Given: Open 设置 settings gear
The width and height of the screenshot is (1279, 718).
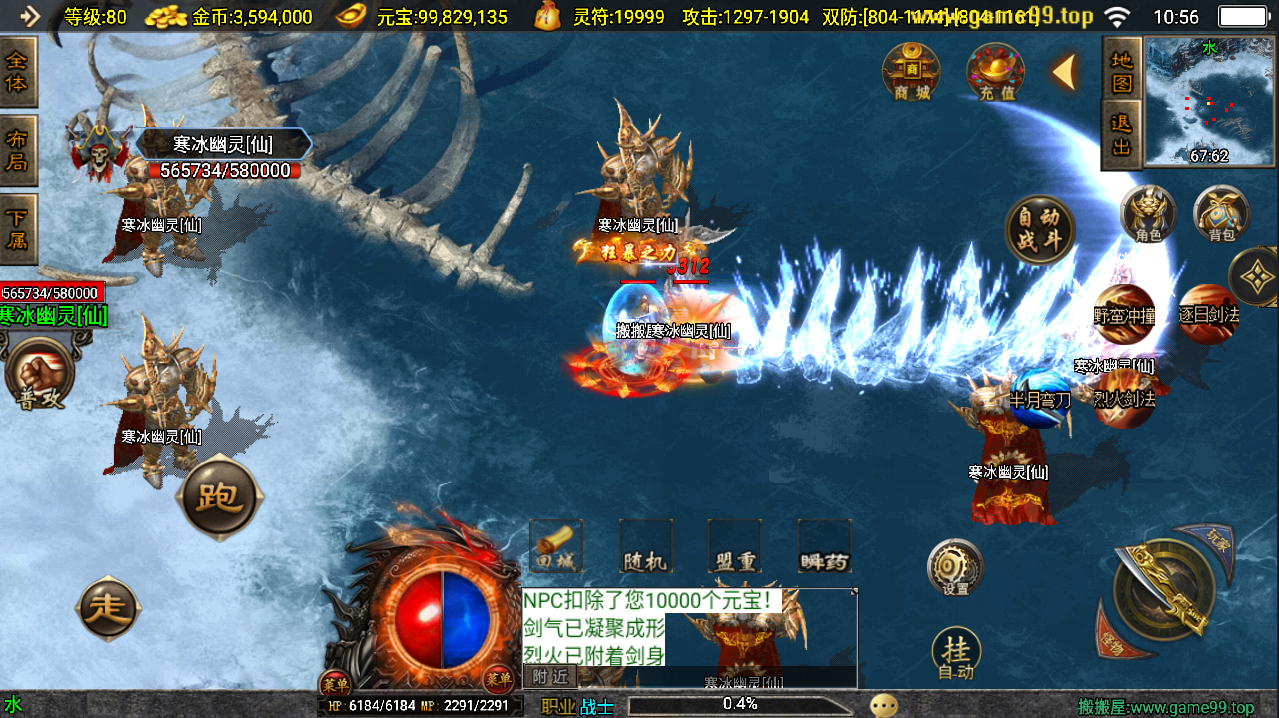Looking at the screenshot, I should pos(955,568).
